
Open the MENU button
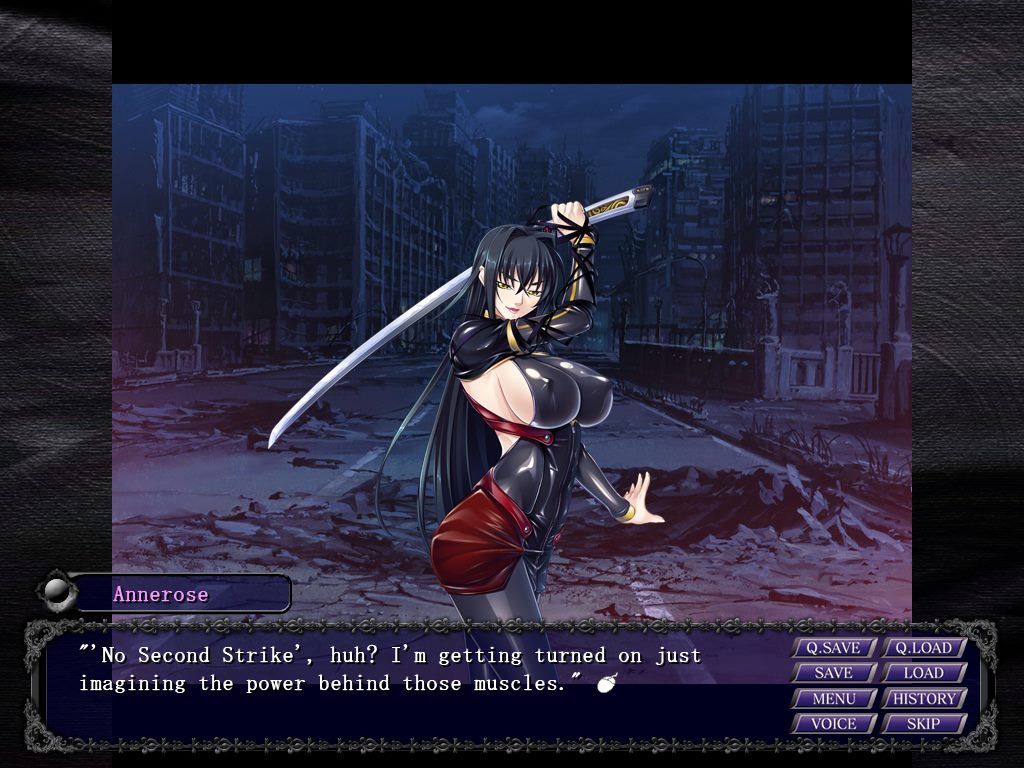click(833, 698)
